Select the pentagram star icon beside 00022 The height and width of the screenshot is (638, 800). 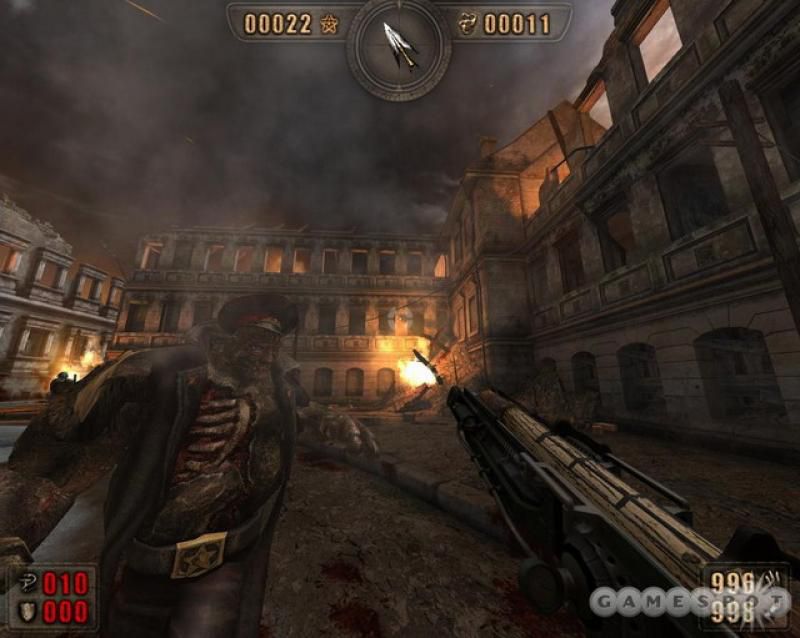point(329,24)
